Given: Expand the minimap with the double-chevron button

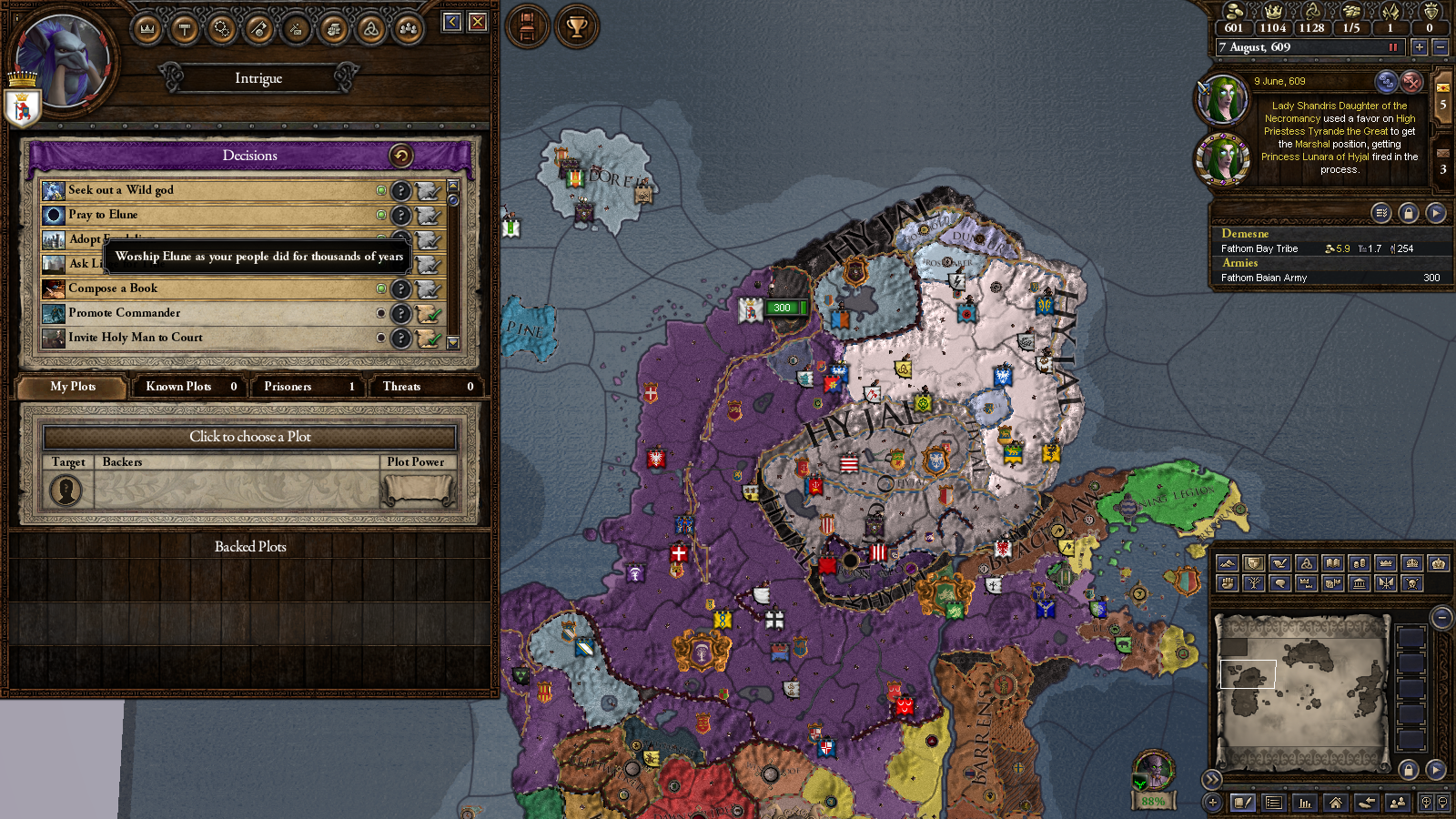Looking at the screenshot, I should [x=1213, y=780].
